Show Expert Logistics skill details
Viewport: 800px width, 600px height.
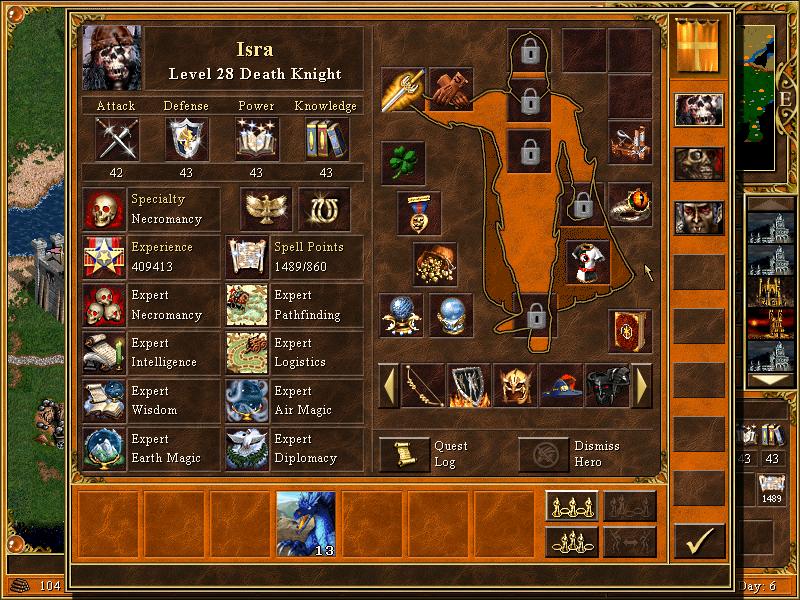pos(247,352)
